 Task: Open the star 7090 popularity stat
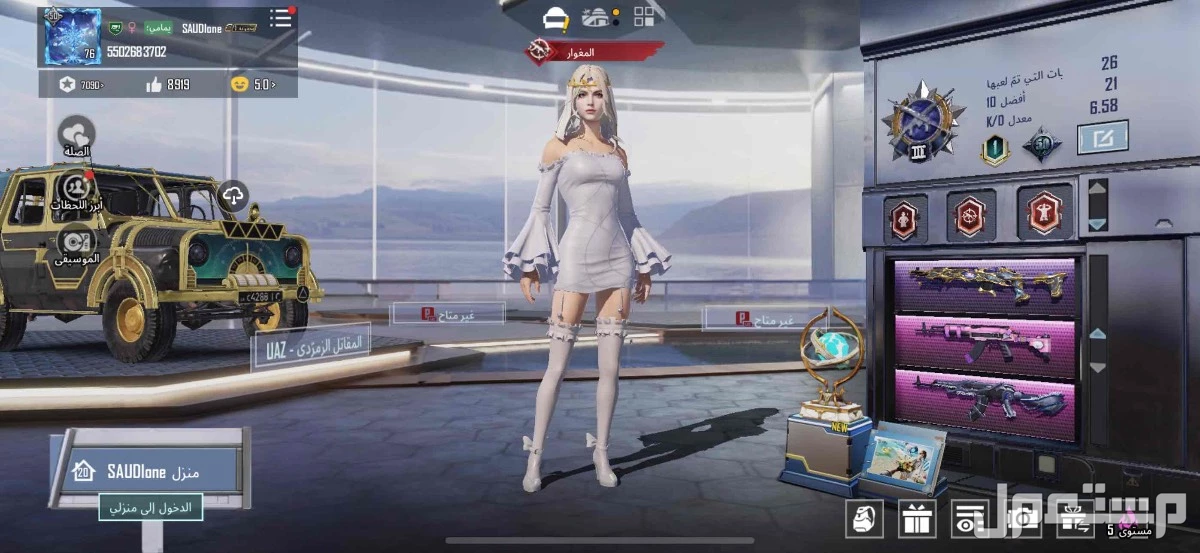80,85
